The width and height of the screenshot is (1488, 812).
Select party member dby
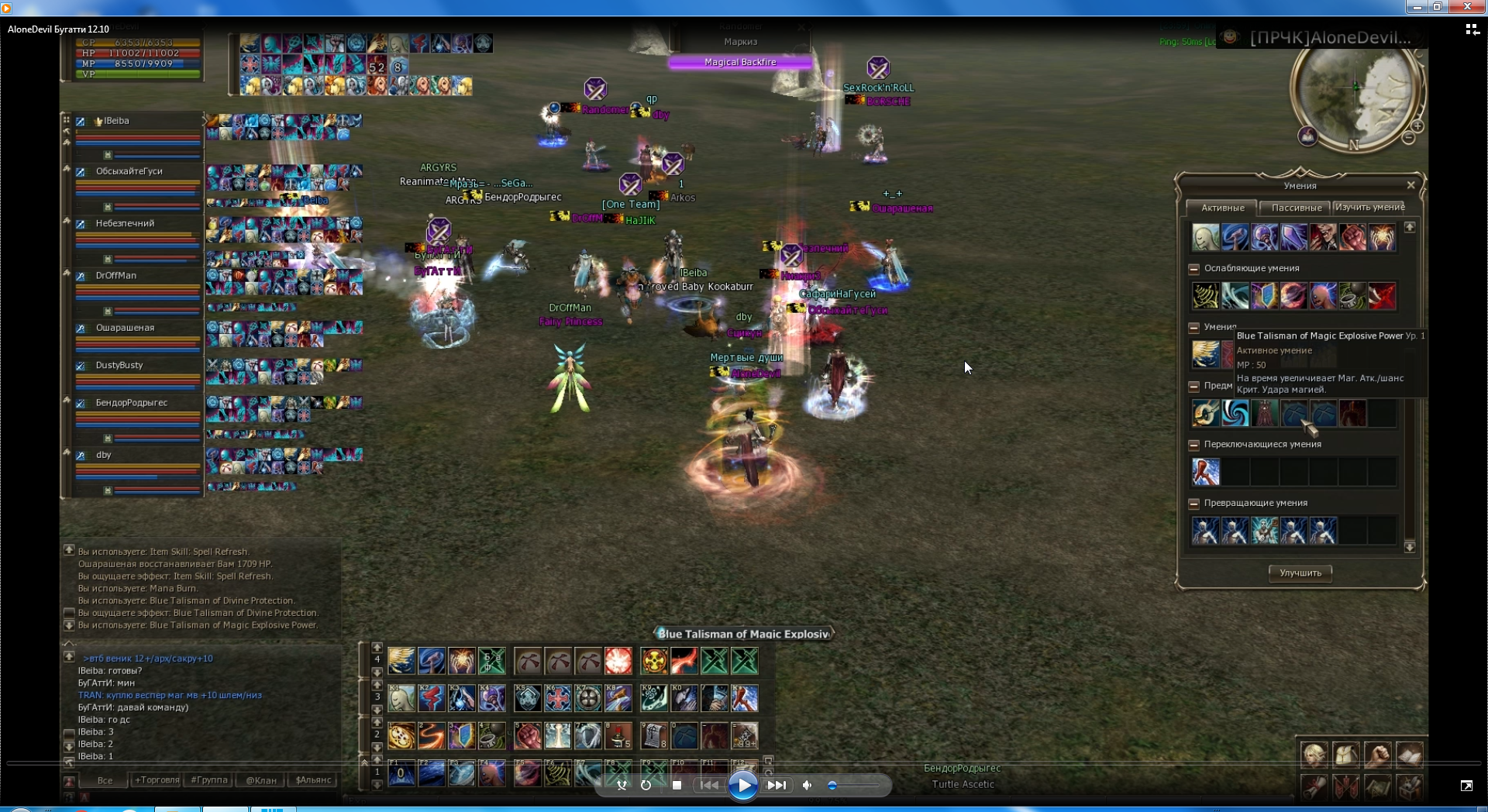(104, 455)
